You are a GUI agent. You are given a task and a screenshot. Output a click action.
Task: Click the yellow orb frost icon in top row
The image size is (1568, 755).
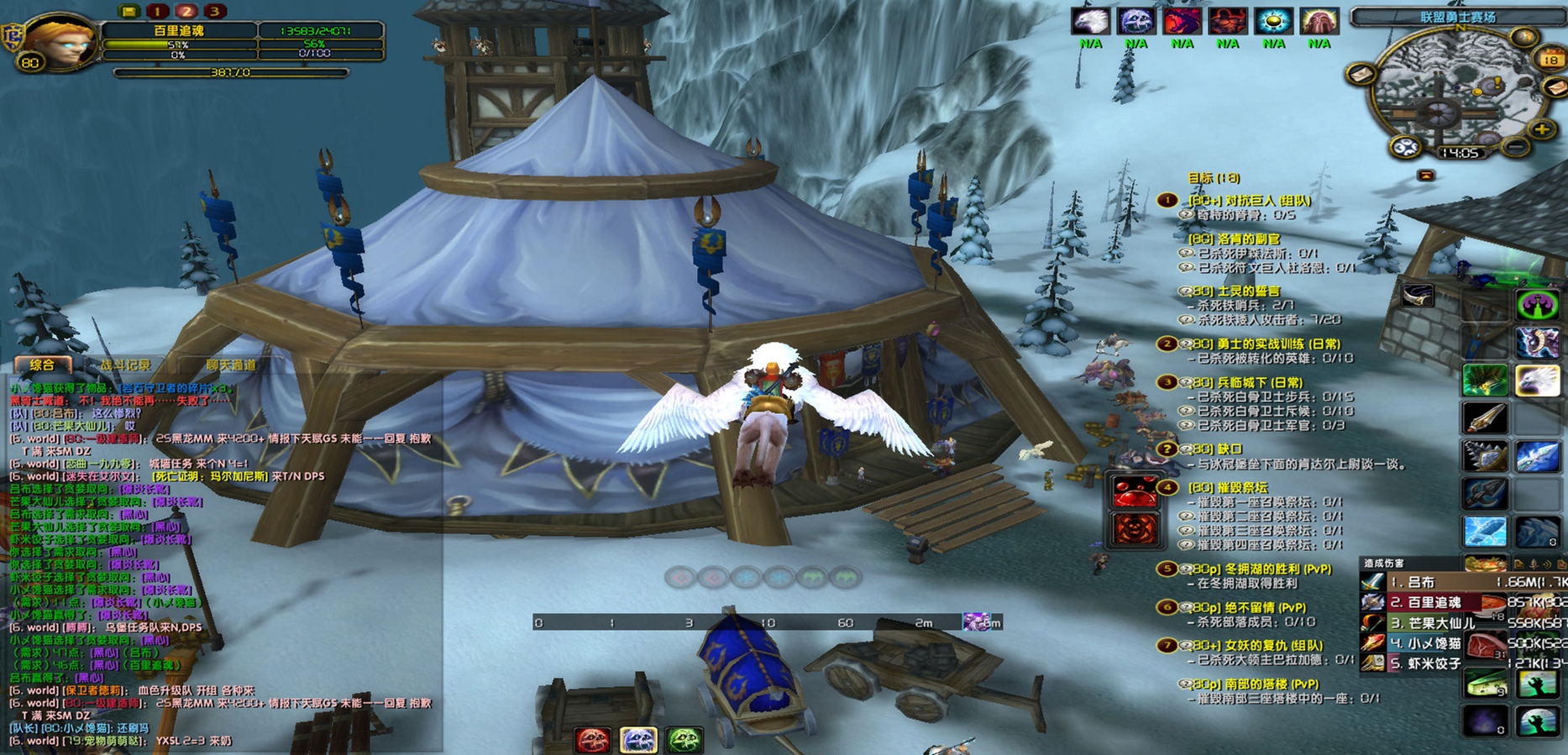point(1273,22)
